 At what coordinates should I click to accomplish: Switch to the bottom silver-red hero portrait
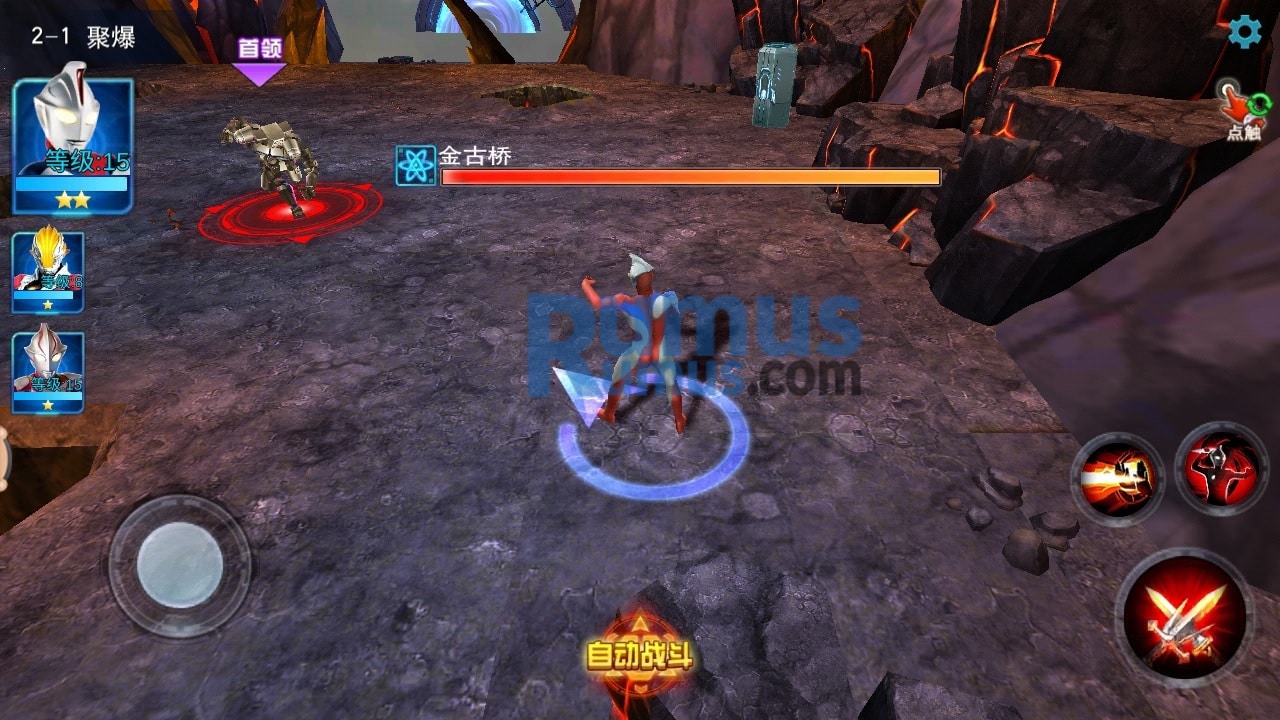click(x=48, y=372)
